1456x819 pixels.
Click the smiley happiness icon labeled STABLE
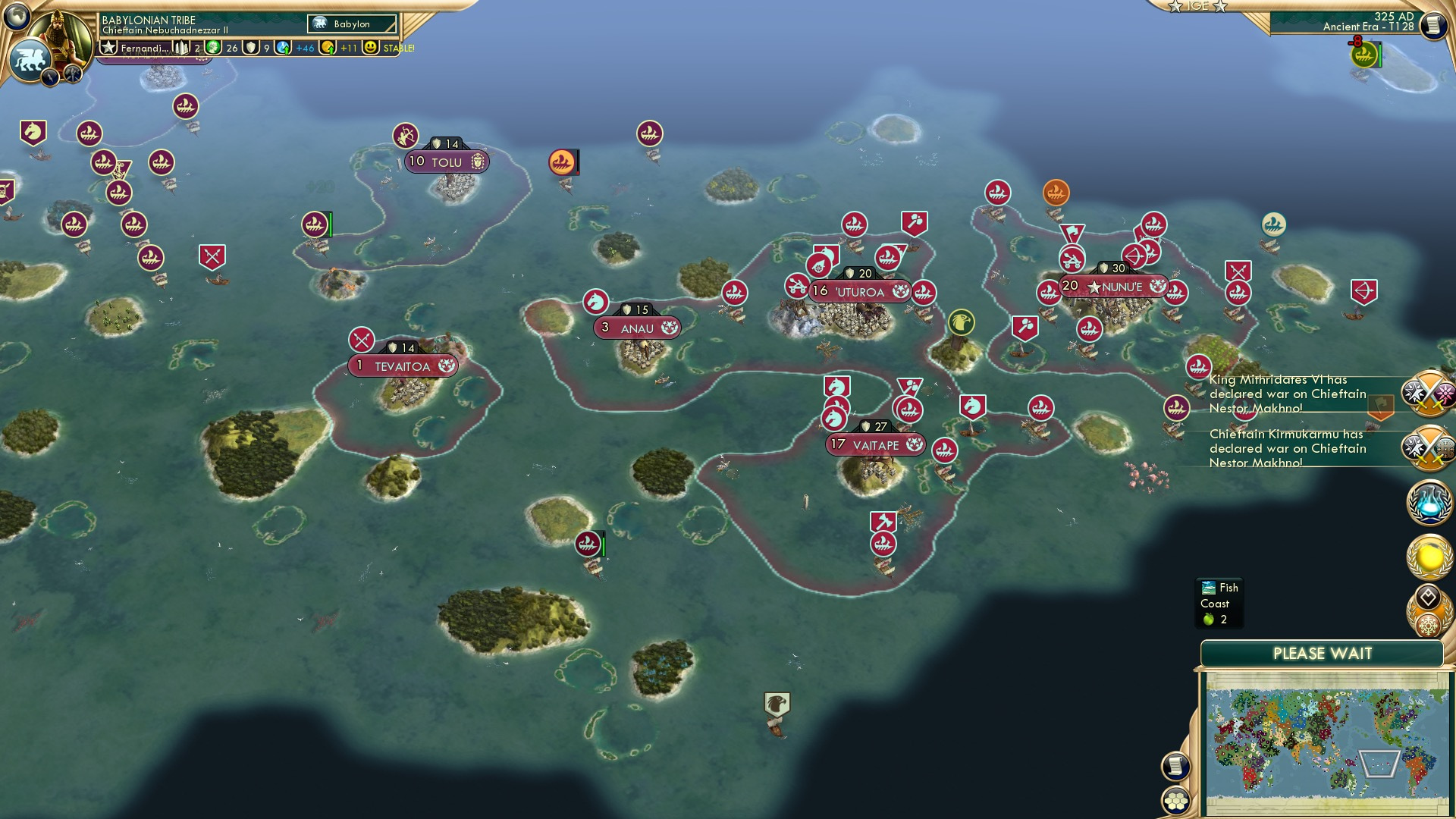pos(371,47)
